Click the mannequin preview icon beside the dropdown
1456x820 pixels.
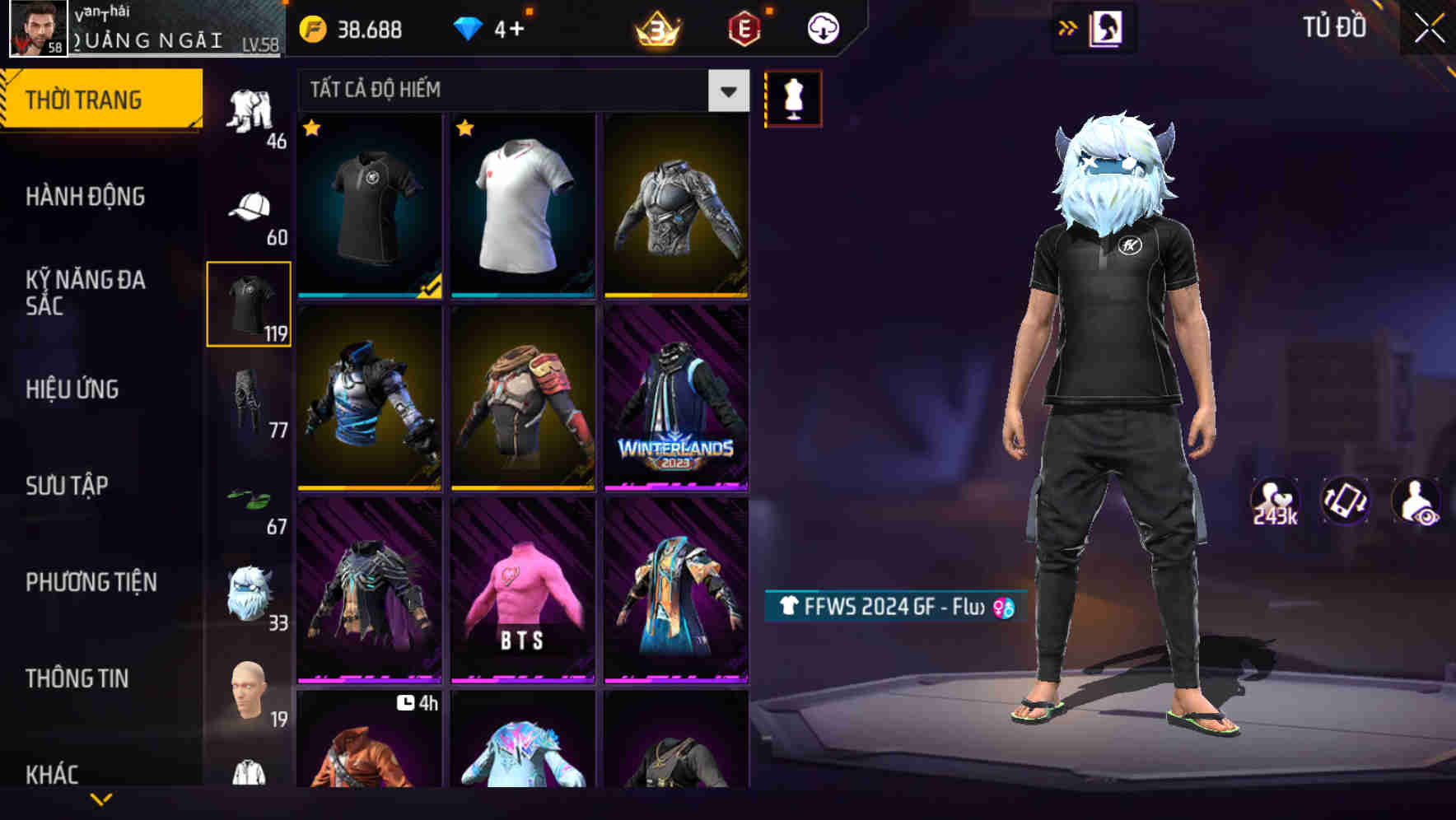[x=793, y=97]
